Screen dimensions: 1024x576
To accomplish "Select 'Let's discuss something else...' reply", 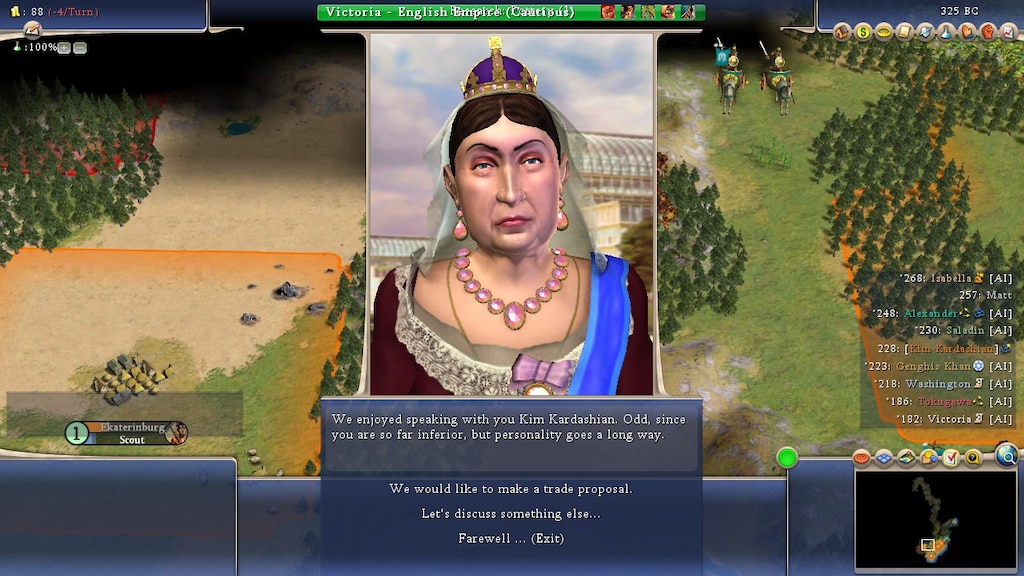I will click(510, 514).
